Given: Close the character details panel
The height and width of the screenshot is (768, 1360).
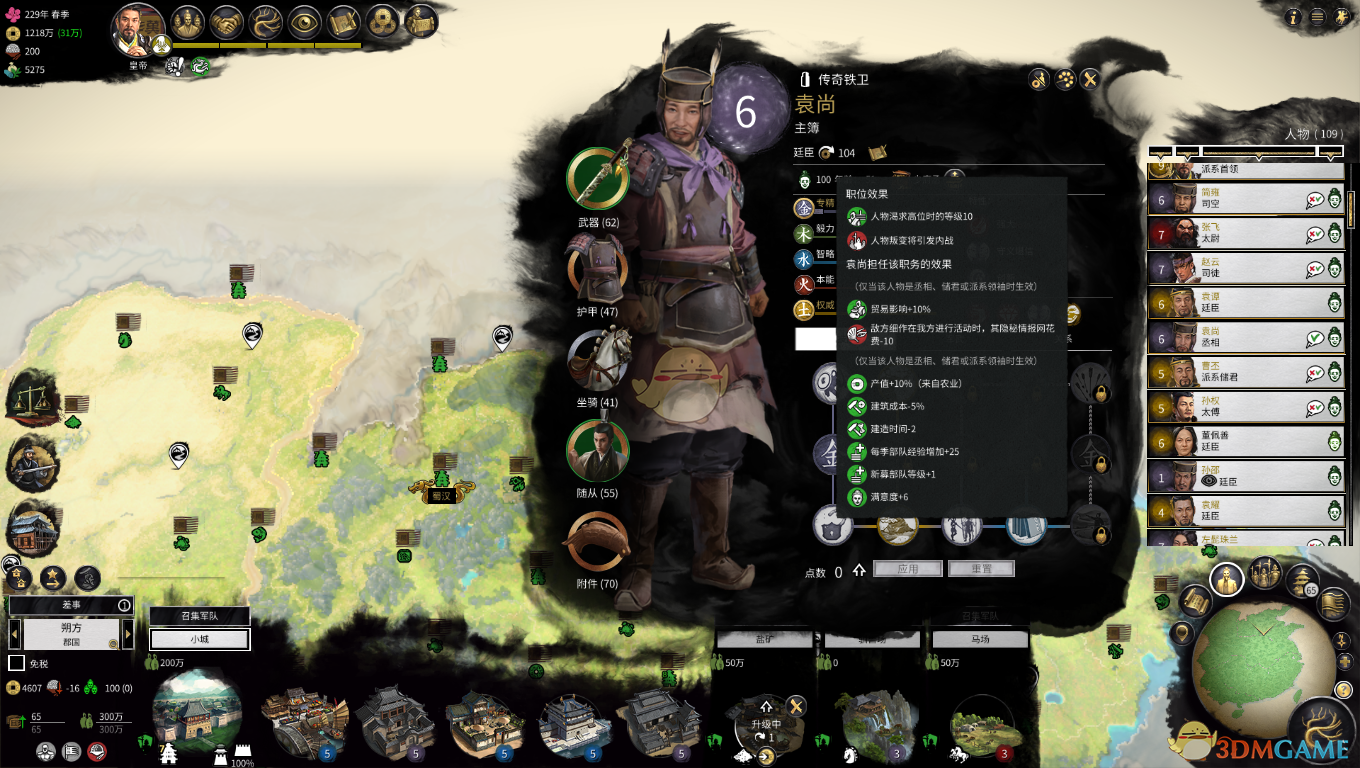Looking at the screenshot, I should coord(1091,79).
